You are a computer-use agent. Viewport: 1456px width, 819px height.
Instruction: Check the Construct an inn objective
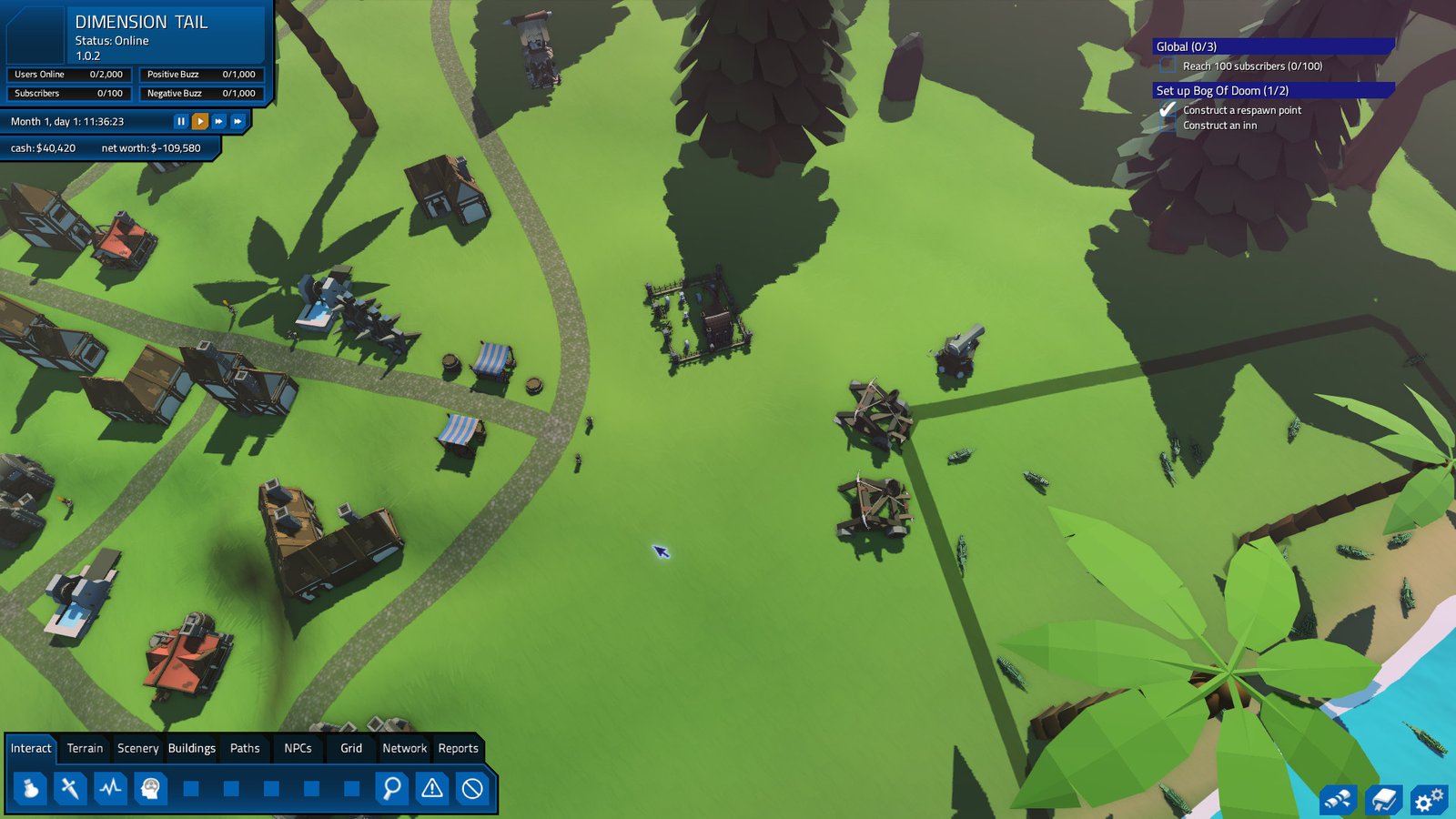(x=1168, y=126)
